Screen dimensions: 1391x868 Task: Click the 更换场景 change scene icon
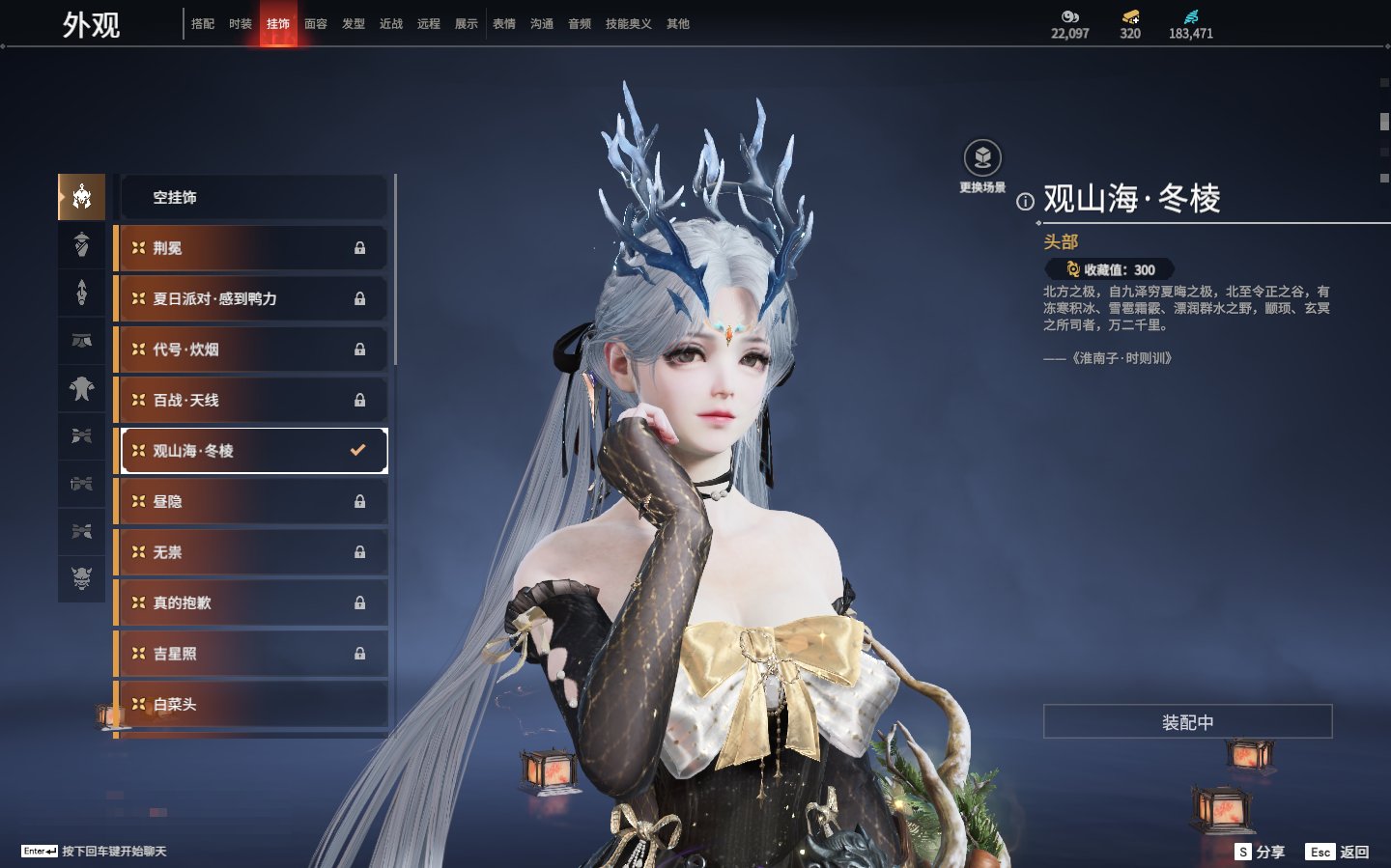982,158
